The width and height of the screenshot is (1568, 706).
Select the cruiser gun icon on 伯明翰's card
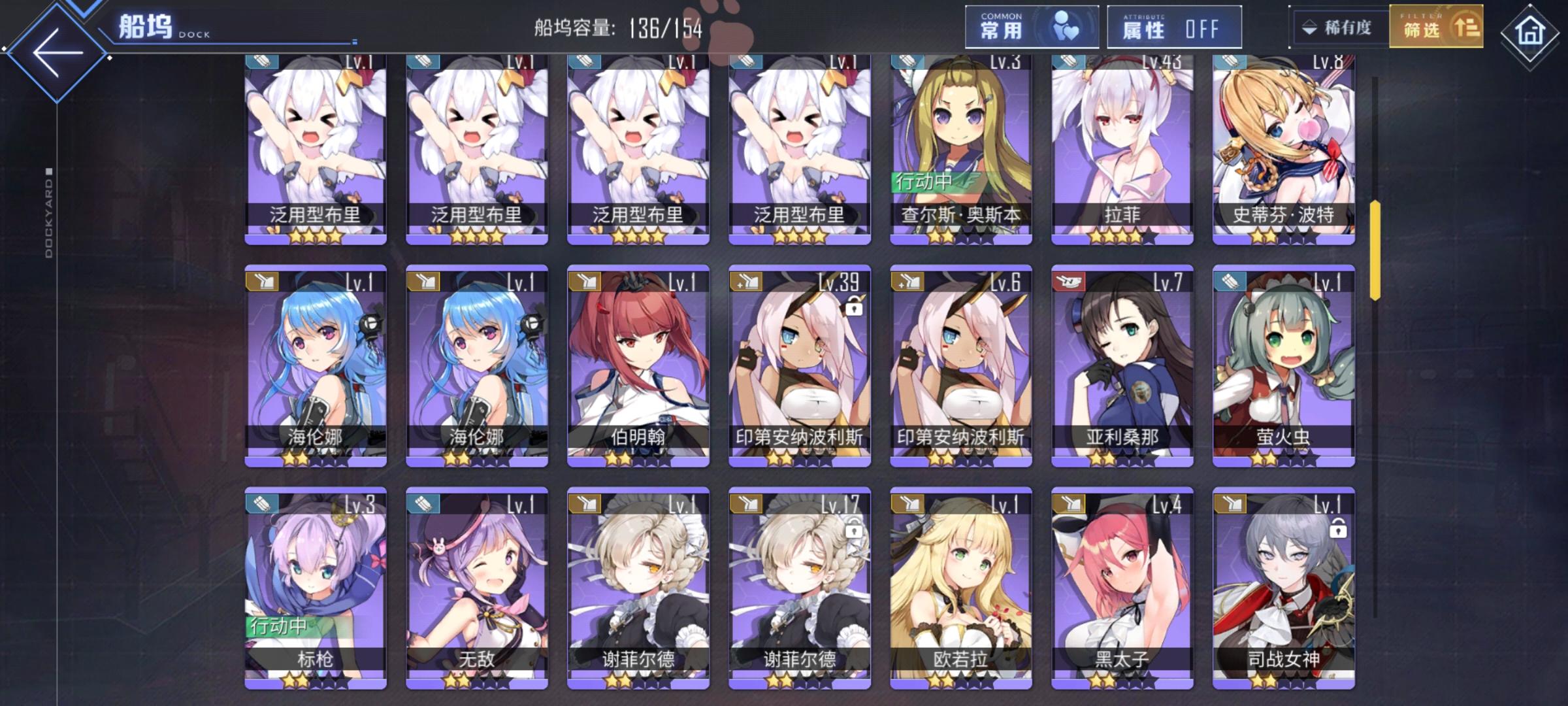[585, 281]
